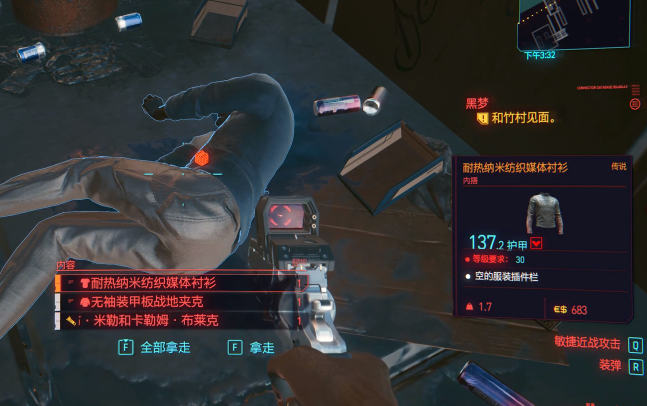The width and height of the screenshot is (647, 406).
Task: Select 耐热纳米纺织媒体衬衫 row in the loot list
Action: 175,283
